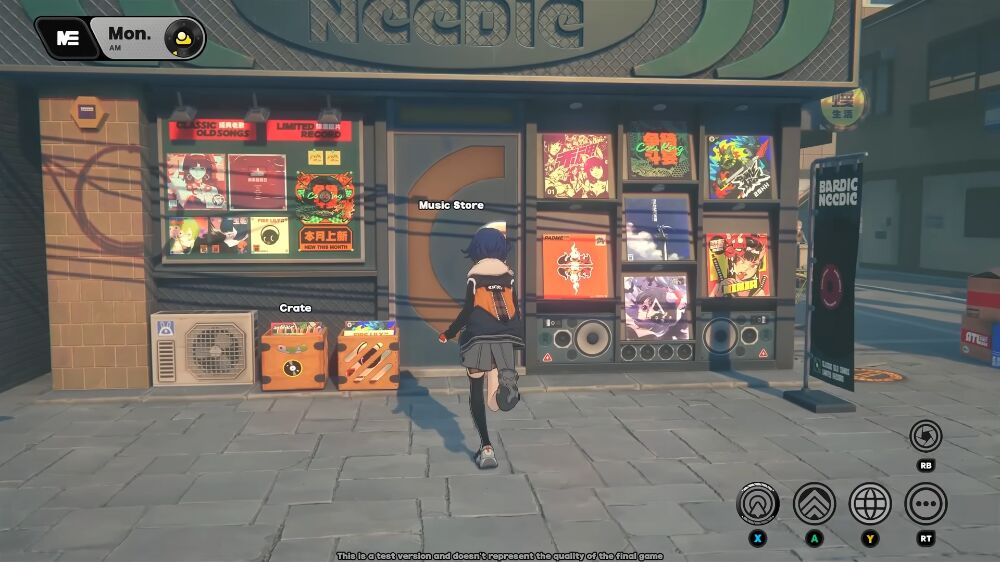Open the three-dots more options button
This screenshot has height=562, width=1000.
(926, 503)
